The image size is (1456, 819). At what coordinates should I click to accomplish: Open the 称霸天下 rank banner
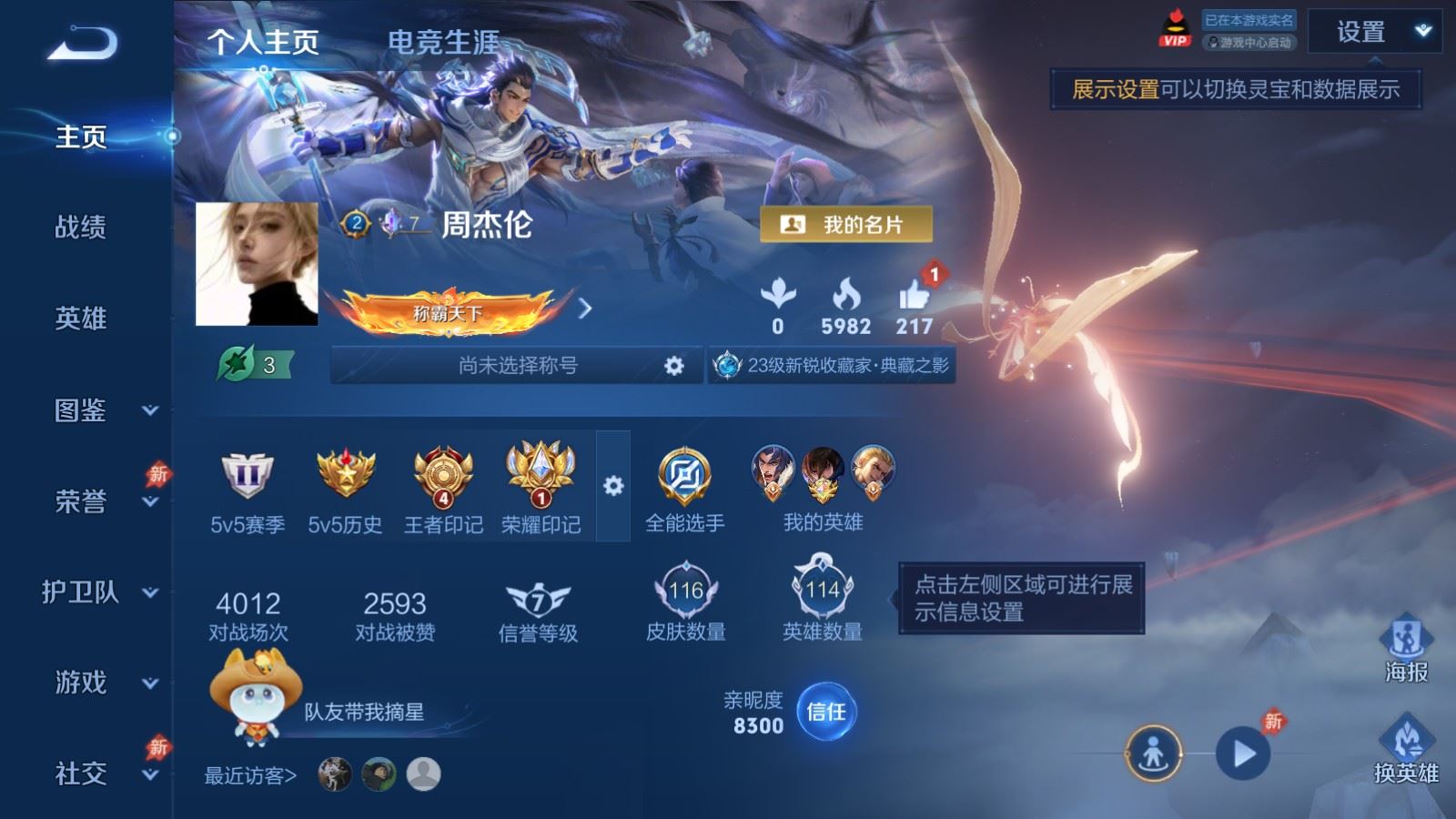tap(448, 312)
